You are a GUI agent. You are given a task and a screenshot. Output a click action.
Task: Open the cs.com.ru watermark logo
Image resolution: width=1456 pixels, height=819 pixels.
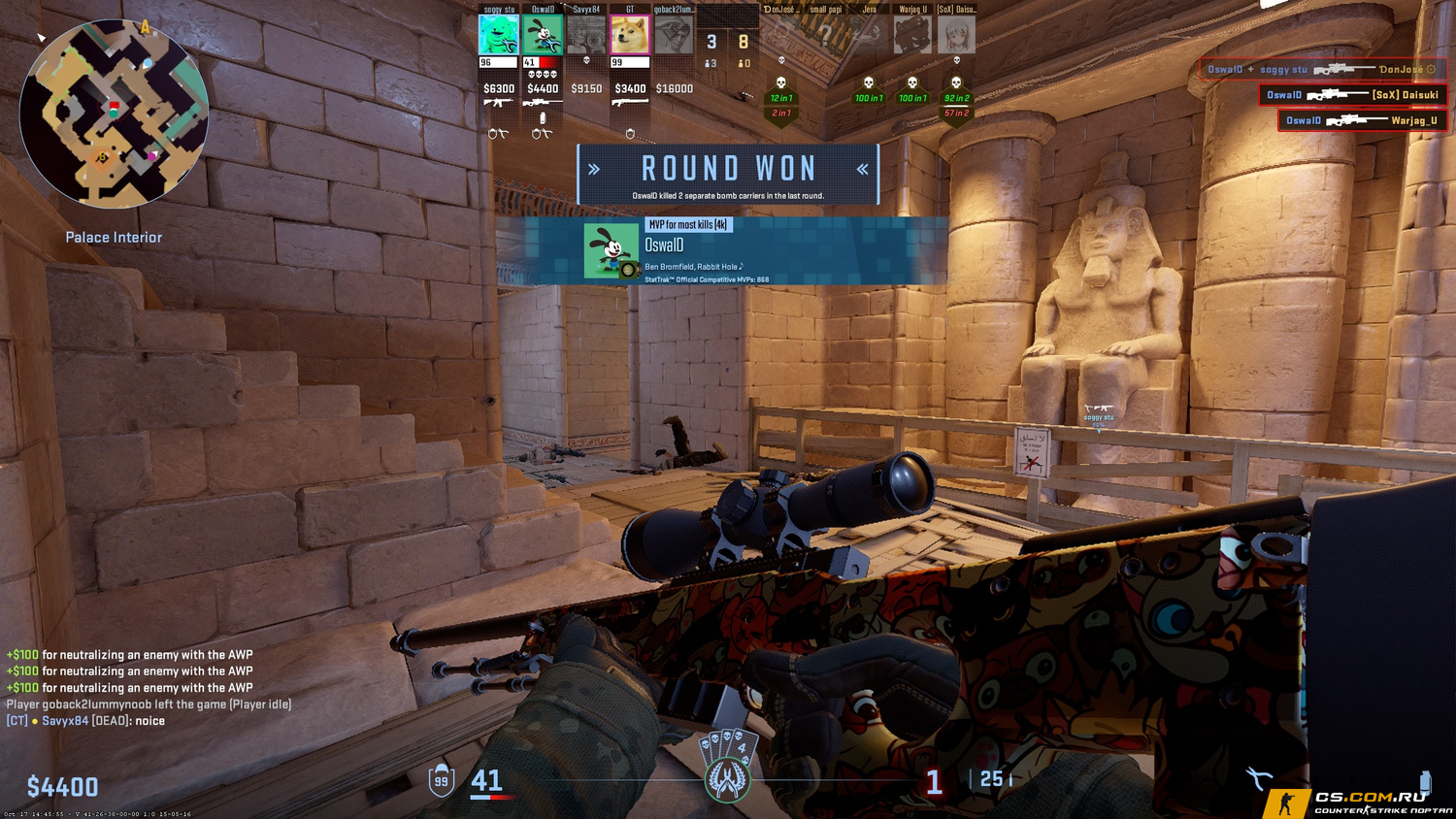click(1359, 803)
